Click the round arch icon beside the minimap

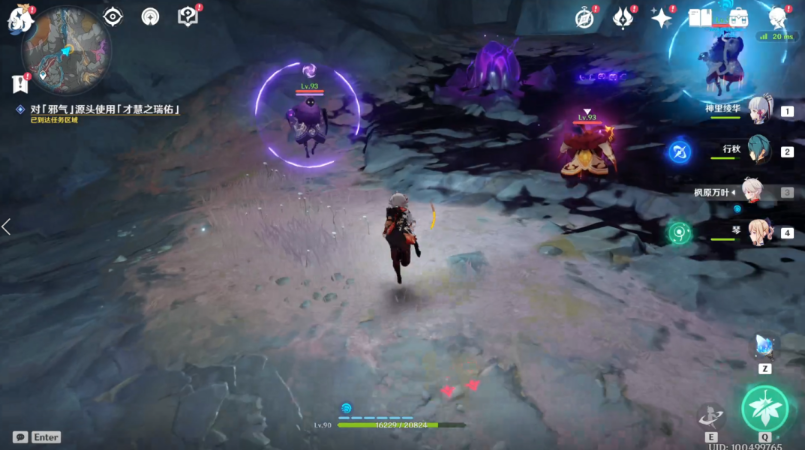pos(150,17)
